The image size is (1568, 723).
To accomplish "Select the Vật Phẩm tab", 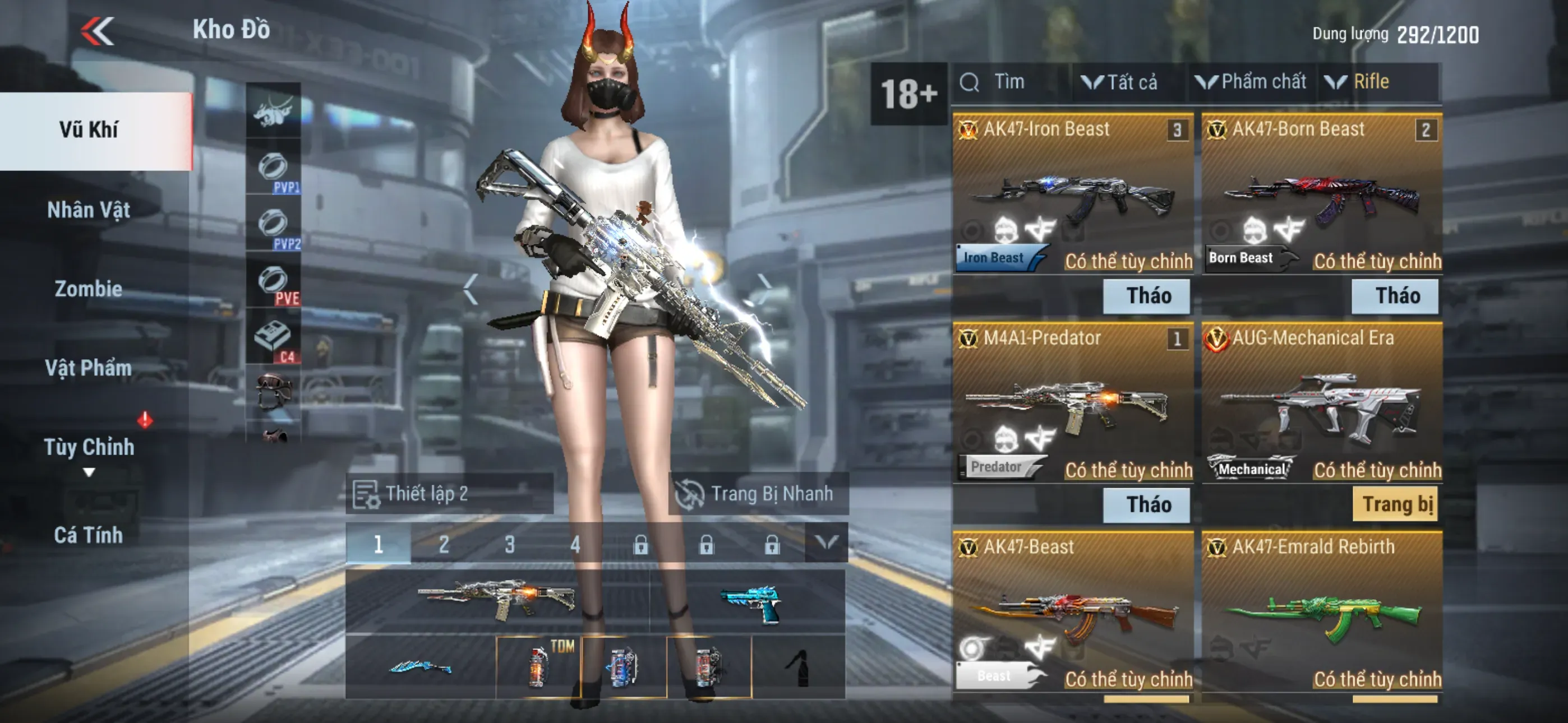I will pos(89,368).
